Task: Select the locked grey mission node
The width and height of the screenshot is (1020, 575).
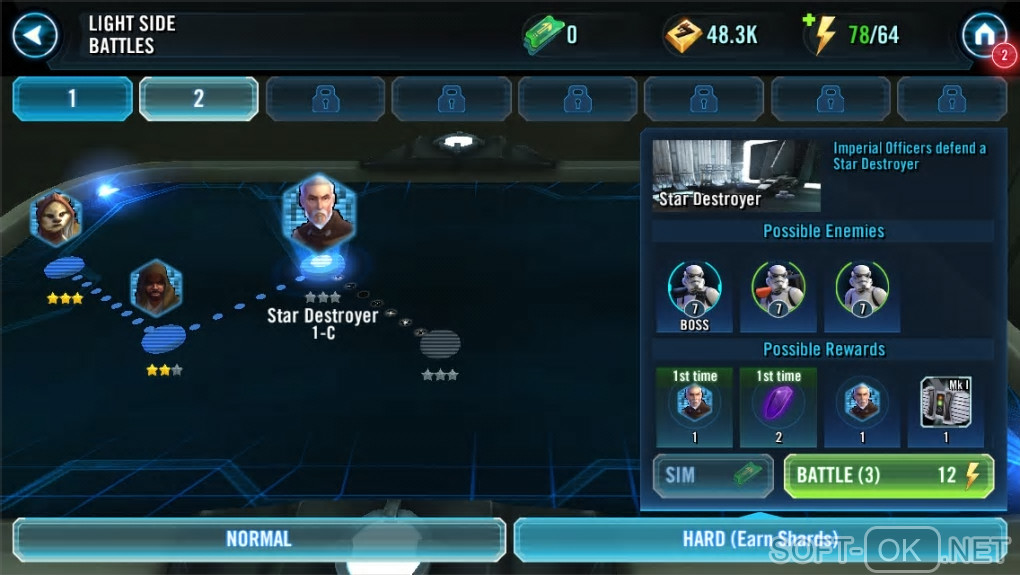Action: (x=440, y=345)
